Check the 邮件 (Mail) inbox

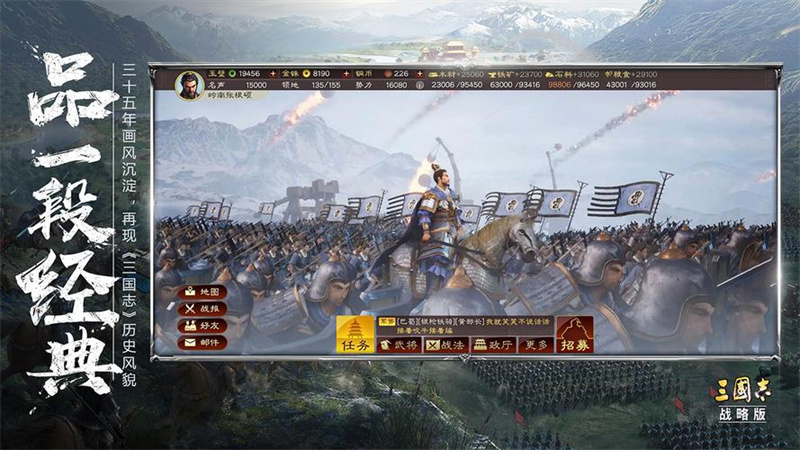(201, 342)
